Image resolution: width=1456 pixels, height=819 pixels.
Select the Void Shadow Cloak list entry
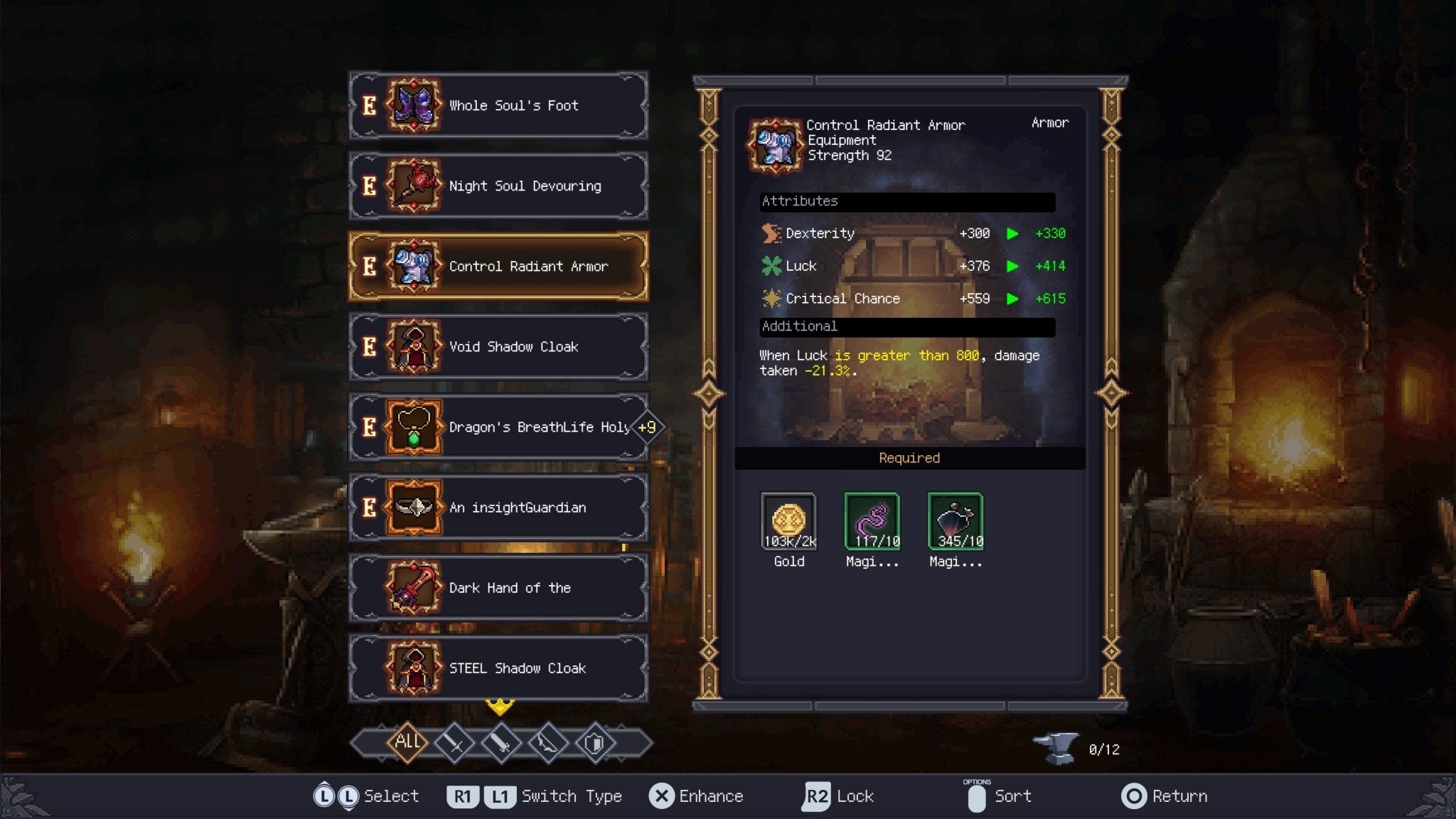tap(498, 347)
